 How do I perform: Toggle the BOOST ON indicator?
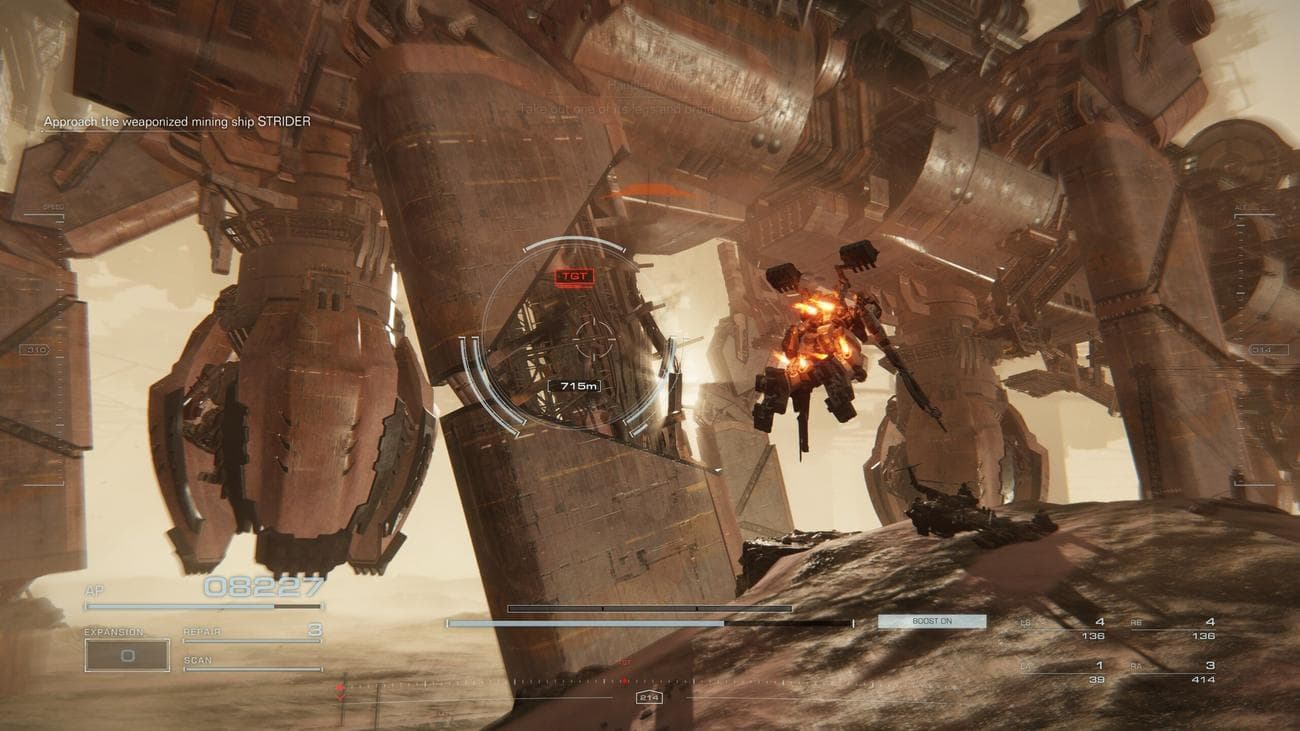[930, 621]
